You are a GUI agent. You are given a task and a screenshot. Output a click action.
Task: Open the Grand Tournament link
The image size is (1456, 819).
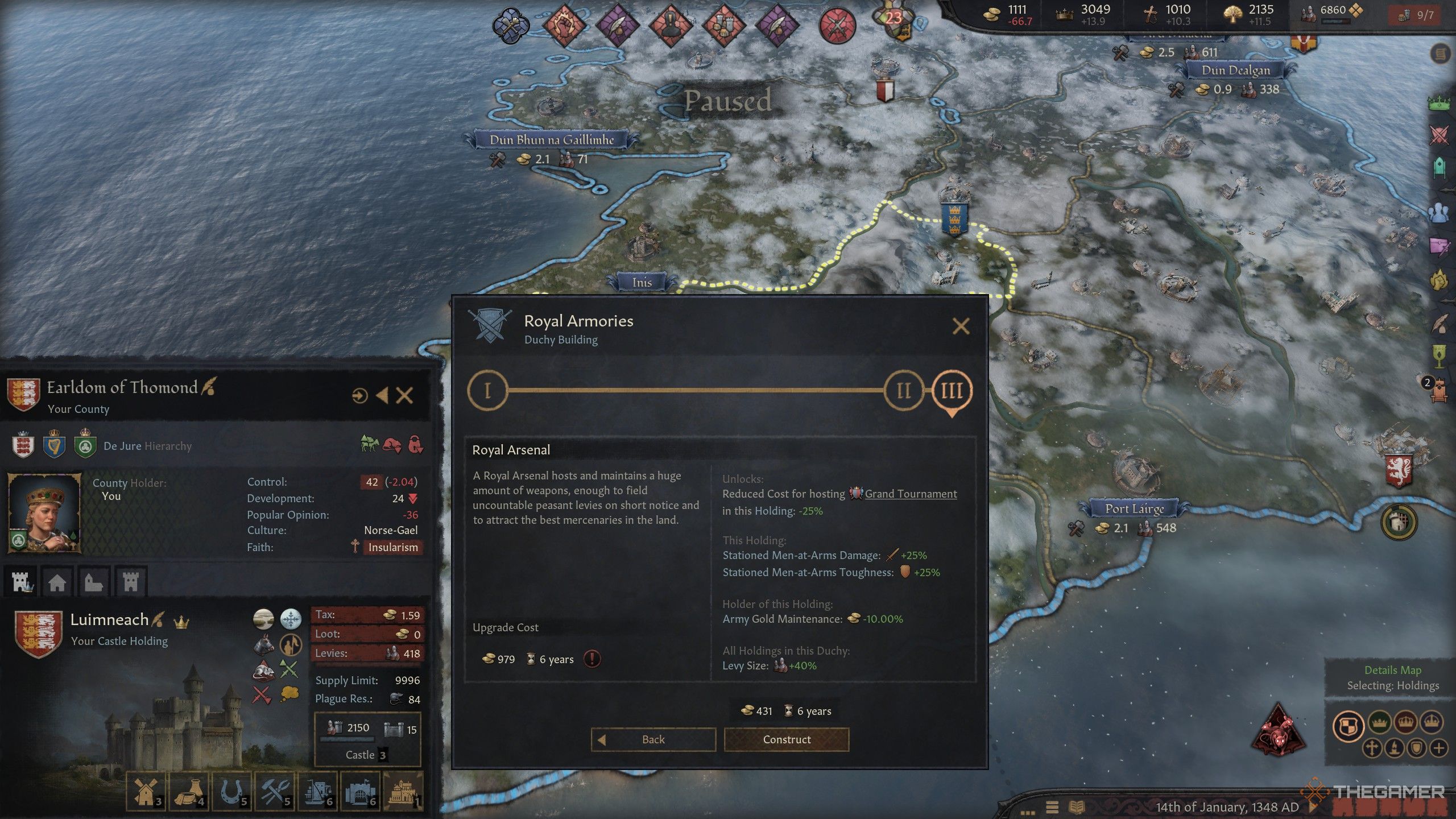tap(910, 494)
